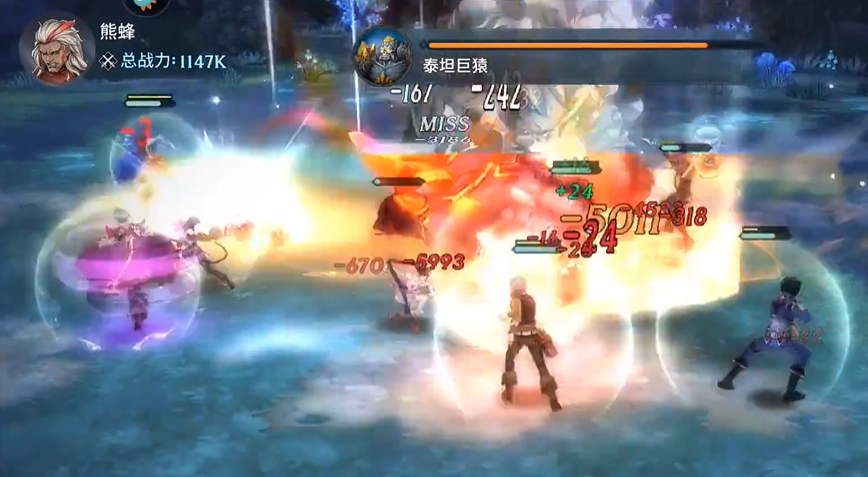Select the 泰坦巨猿 boss portrait
Viewport: 868px width, 477px height.
coord(382,56)
